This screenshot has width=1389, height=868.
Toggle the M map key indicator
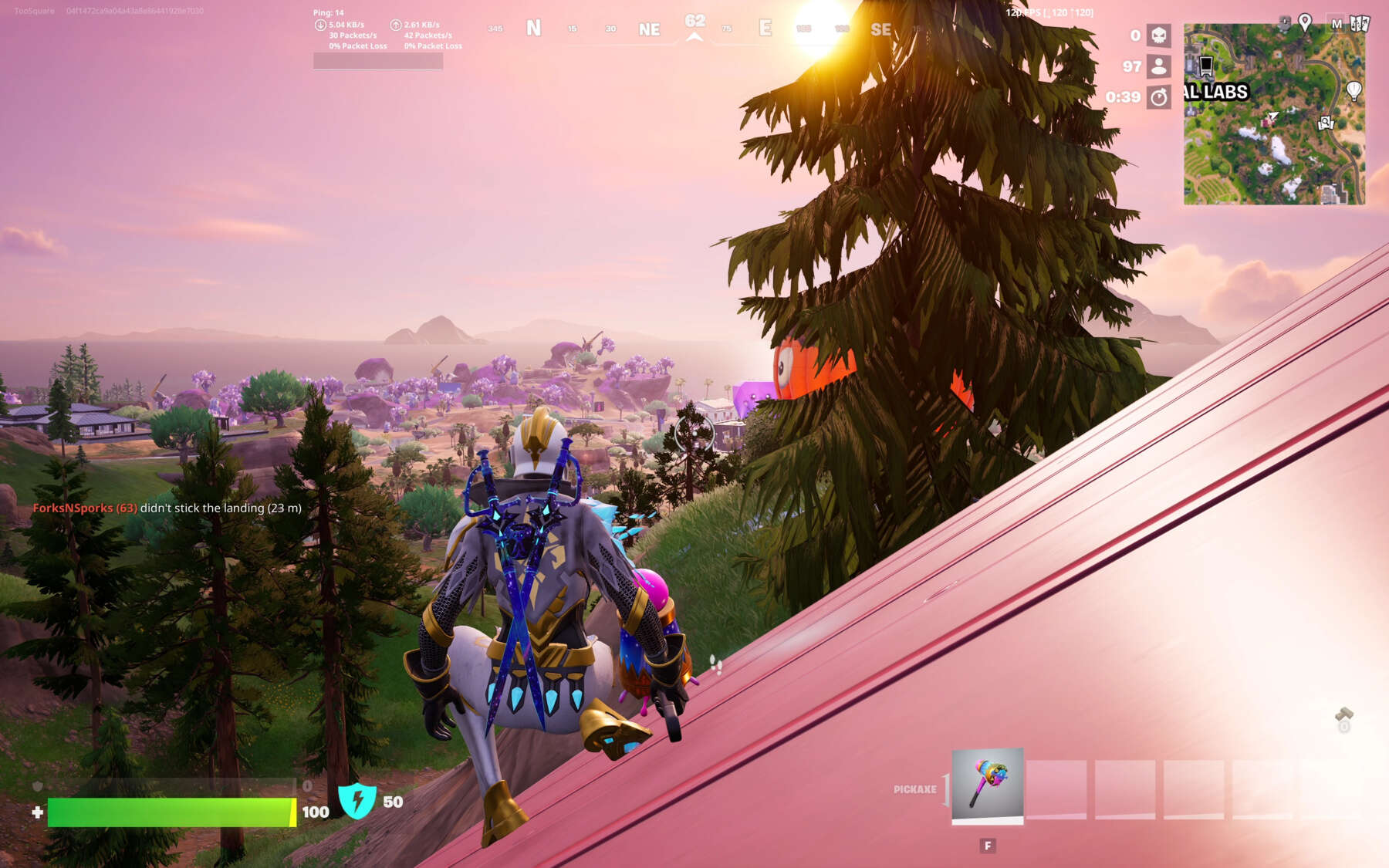pos(1337,24)
